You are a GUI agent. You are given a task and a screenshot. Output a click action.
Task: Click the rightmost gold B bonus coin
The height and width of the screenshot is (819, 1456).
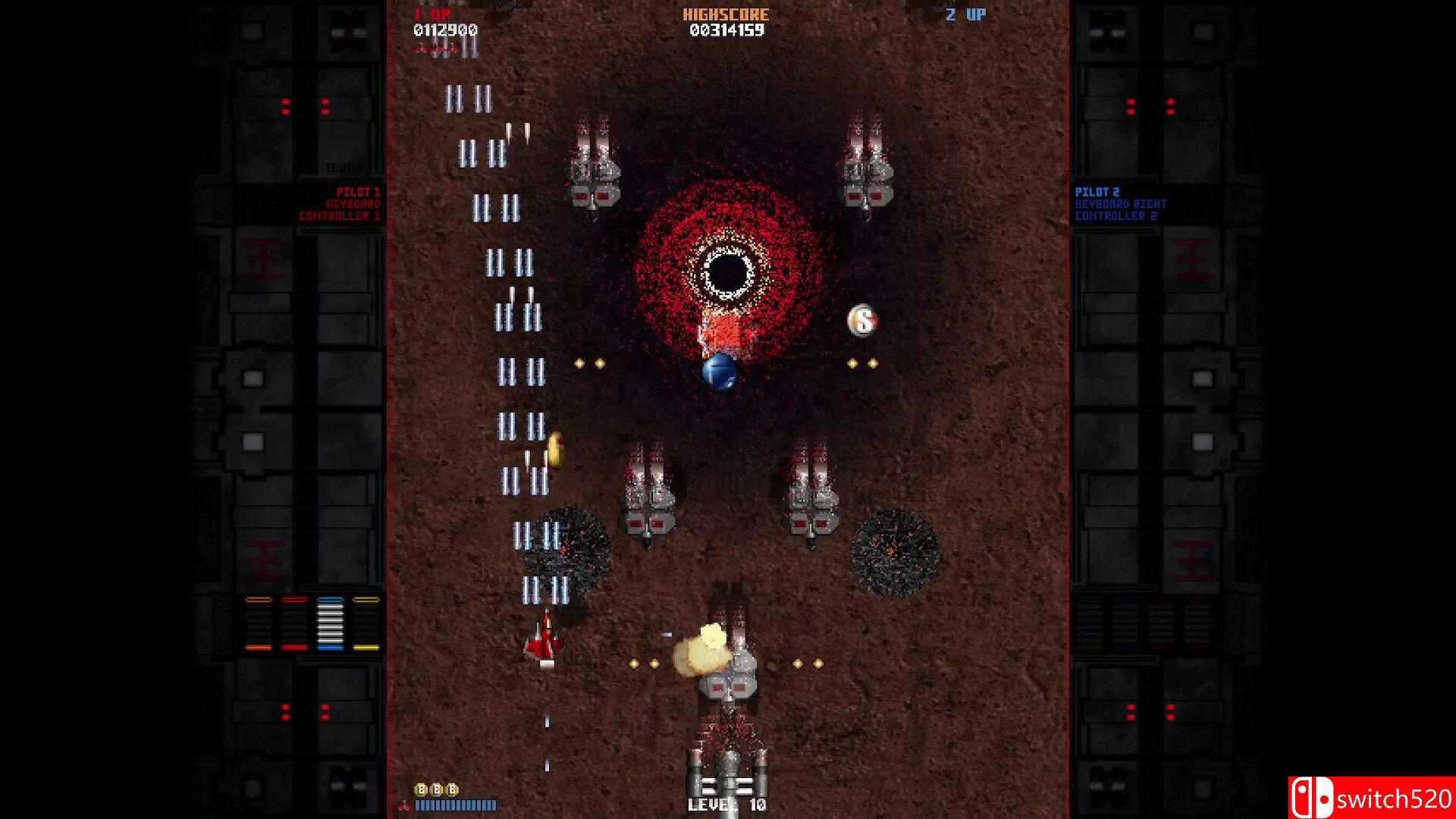[451, 789]
